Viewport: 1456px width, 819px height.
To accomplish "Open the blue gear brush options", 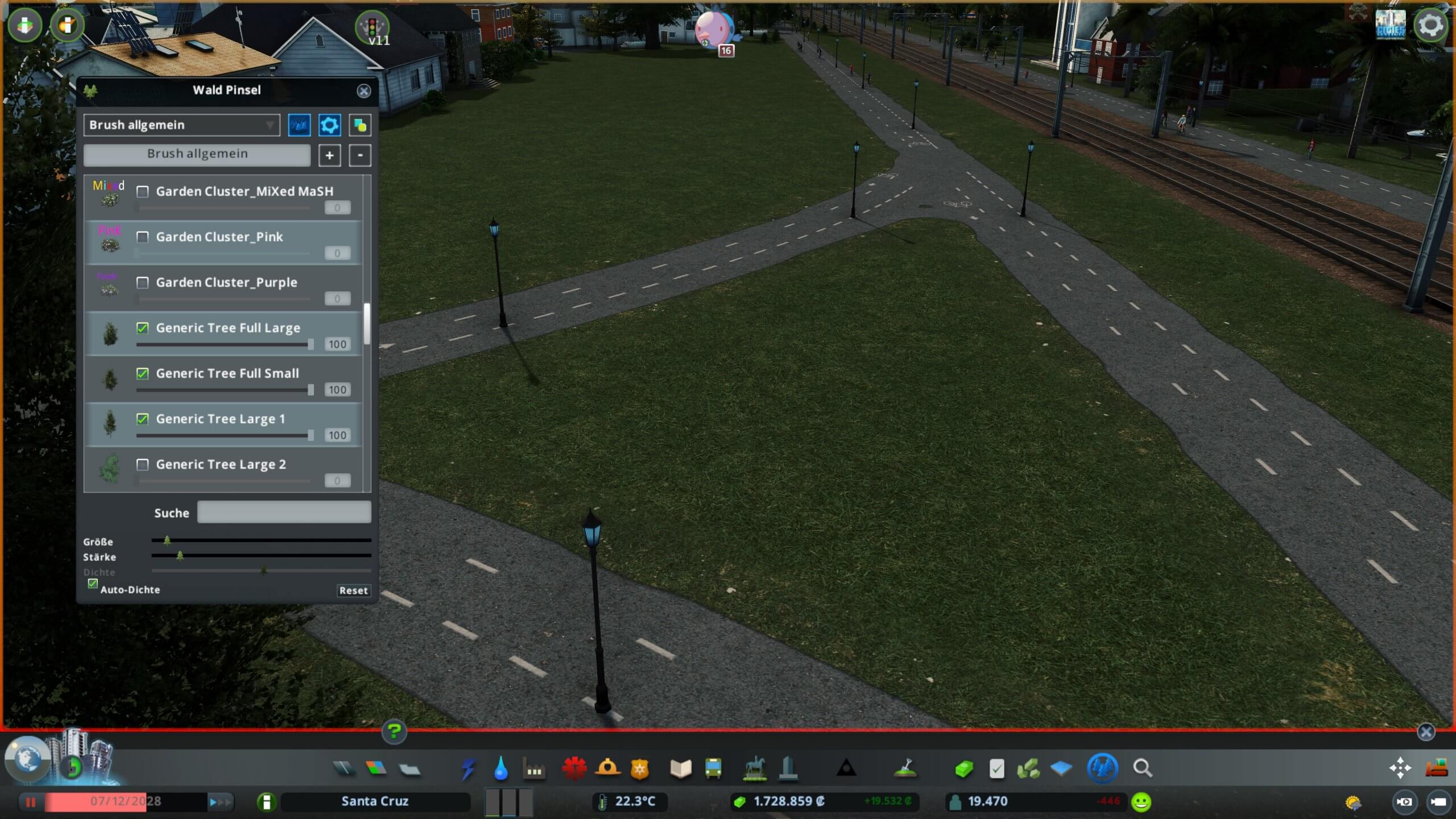I will coord(329,125).
